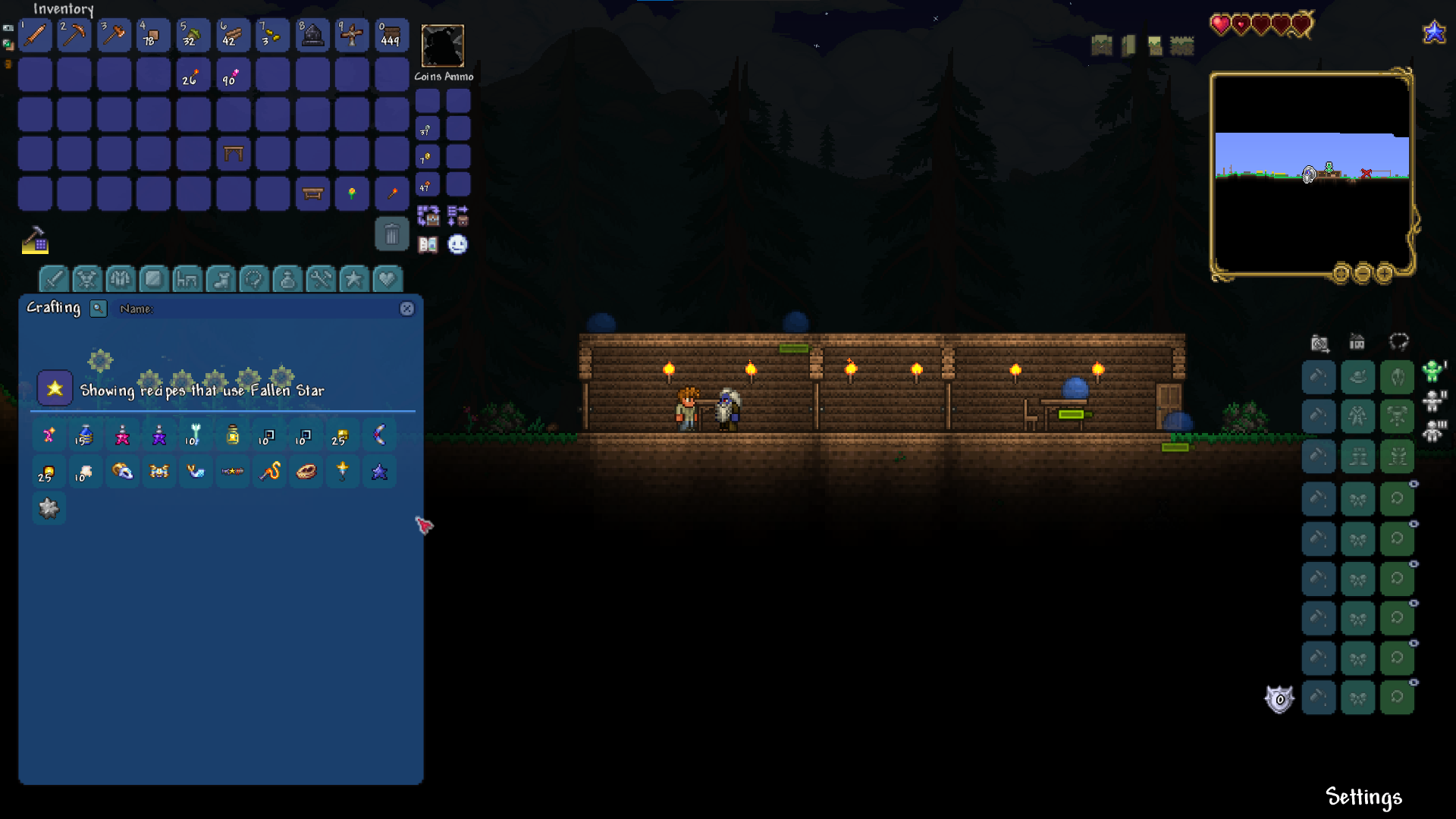The height and width of the screenshot is (819, 1456).
Task: Open the housing menu house icon
Action: coord(1357,343)
